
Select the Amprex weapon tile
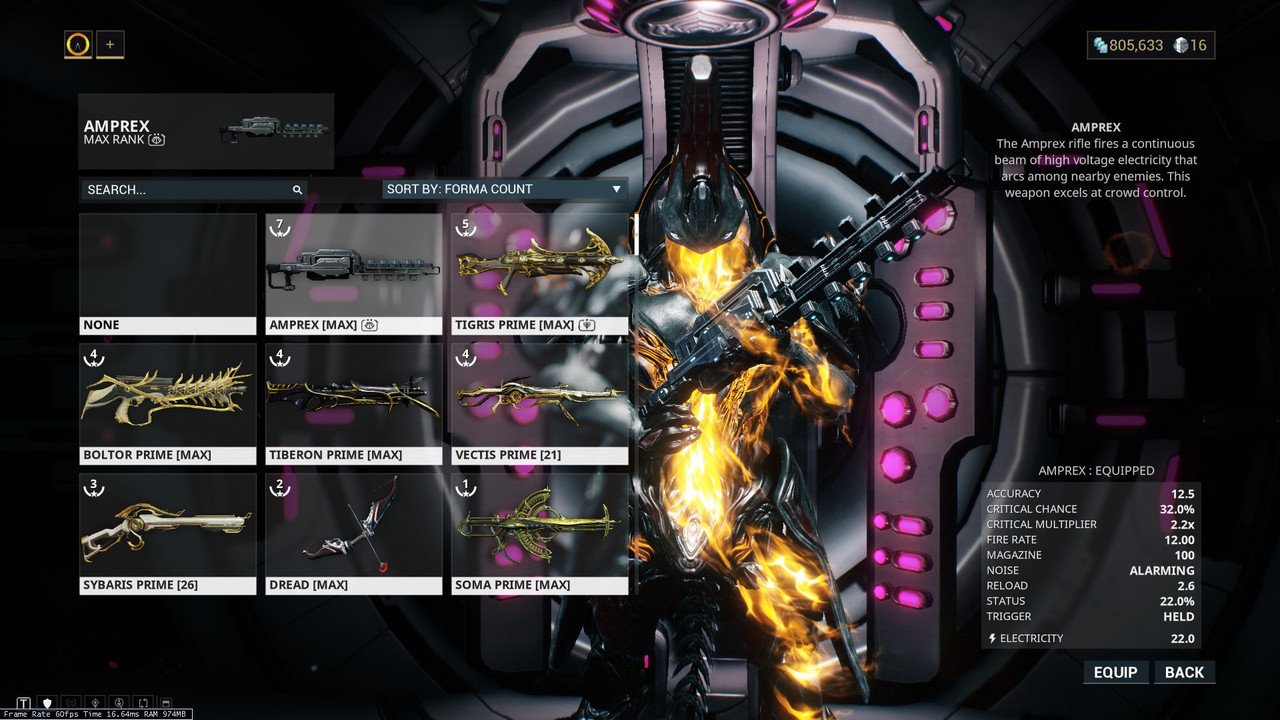pos(353,273)
